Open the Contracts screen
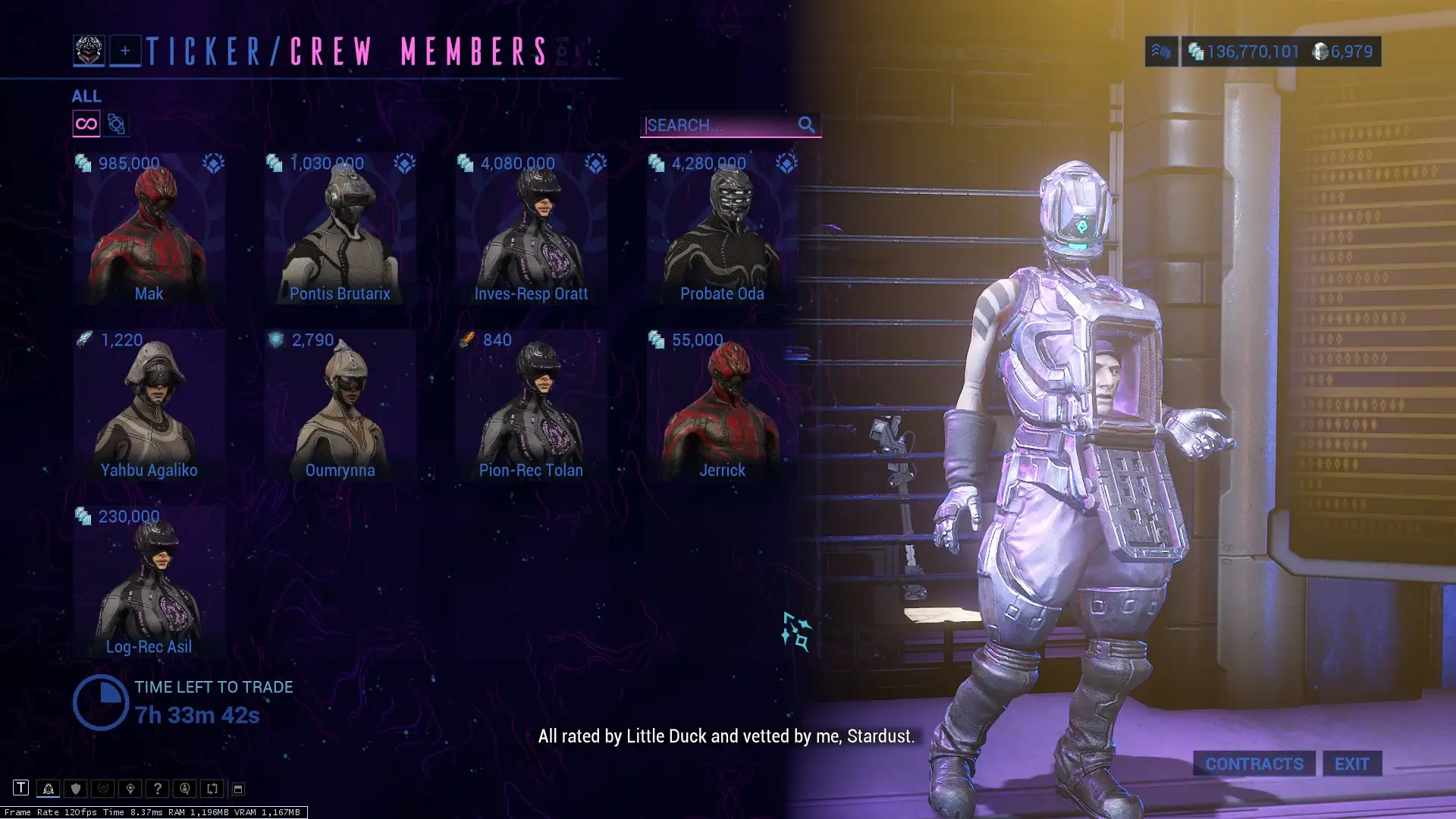 (x=1254, y=764)
